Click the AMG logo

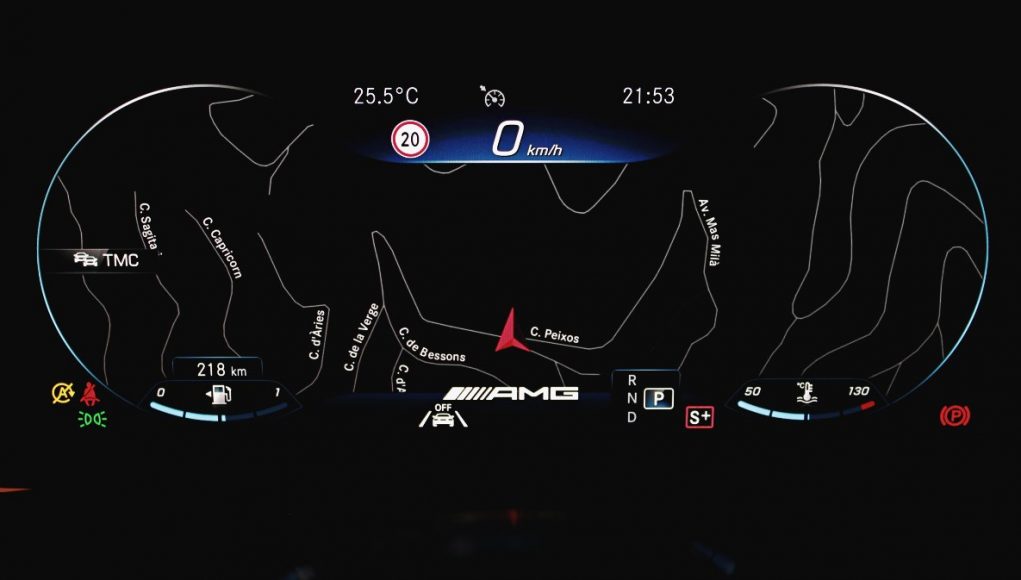pos(512,393)
